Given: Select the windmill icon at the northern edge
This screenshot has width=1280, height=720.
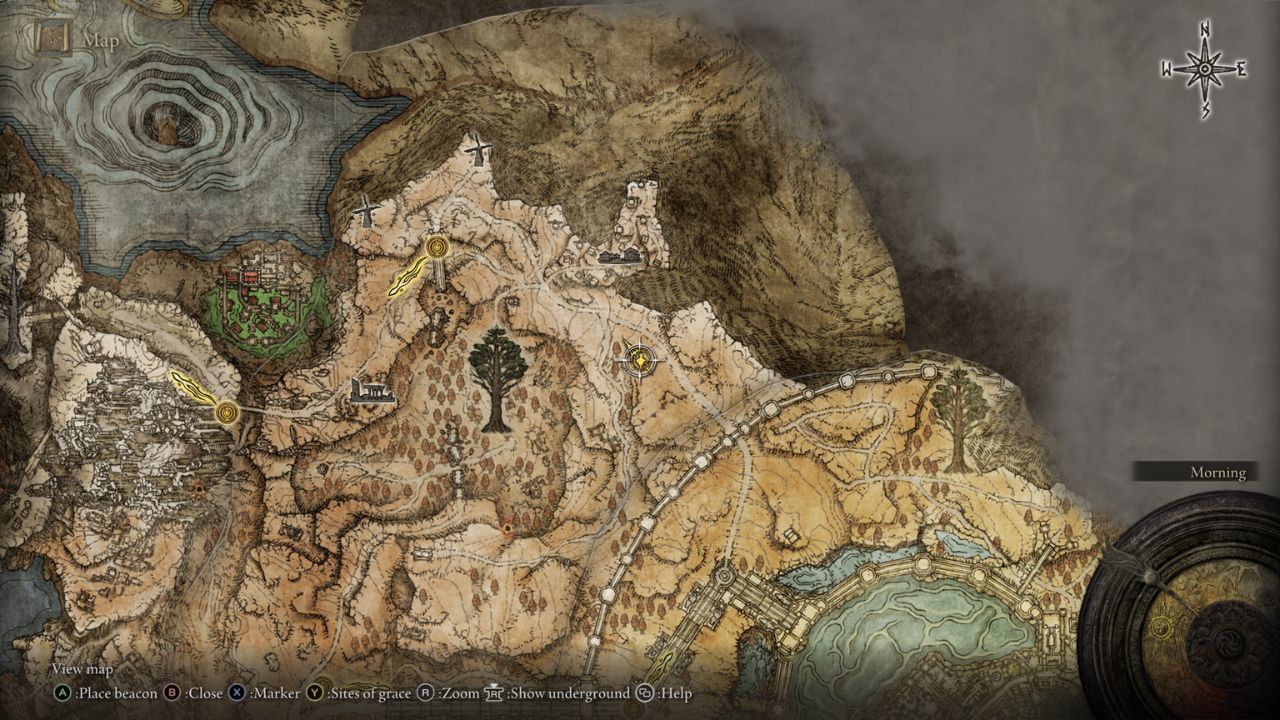Looking at the screenshot, I should click(x=477, y=150).
